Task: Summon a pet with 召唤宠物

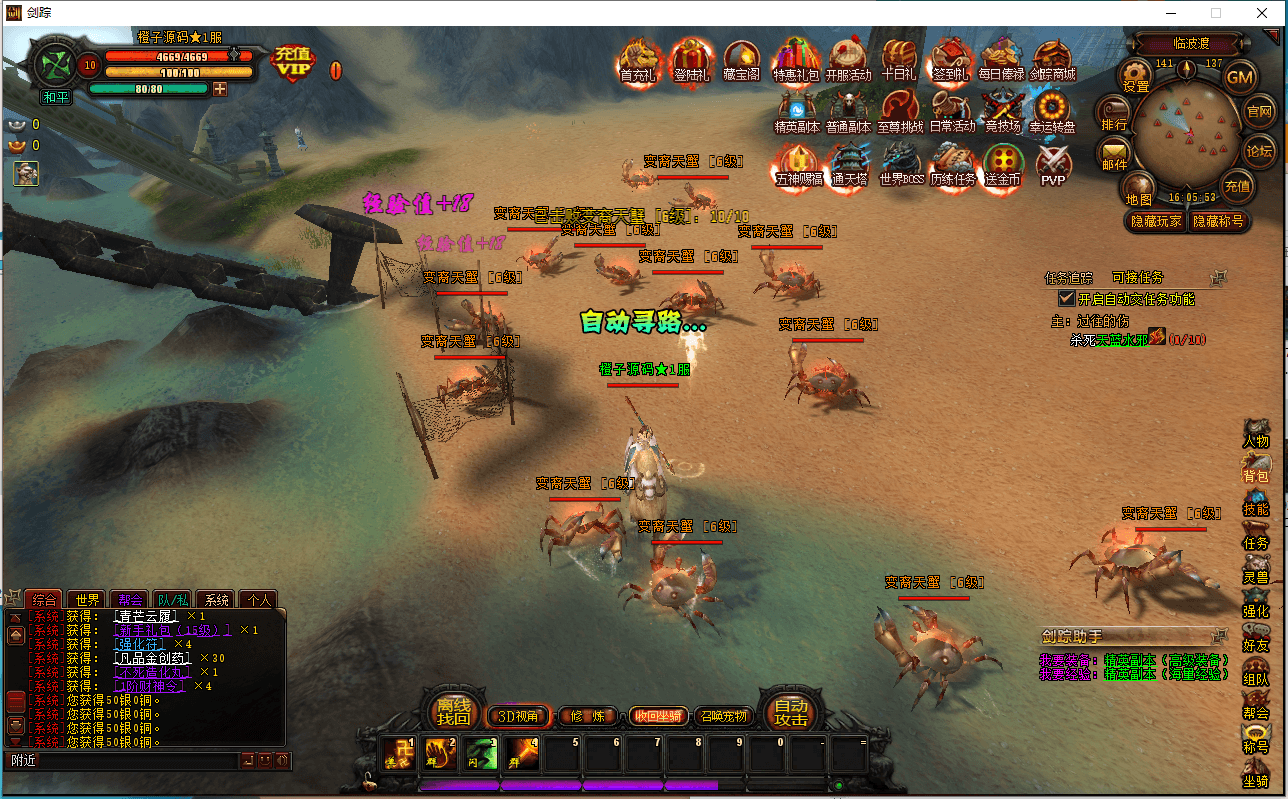Action: pos(722,715)
